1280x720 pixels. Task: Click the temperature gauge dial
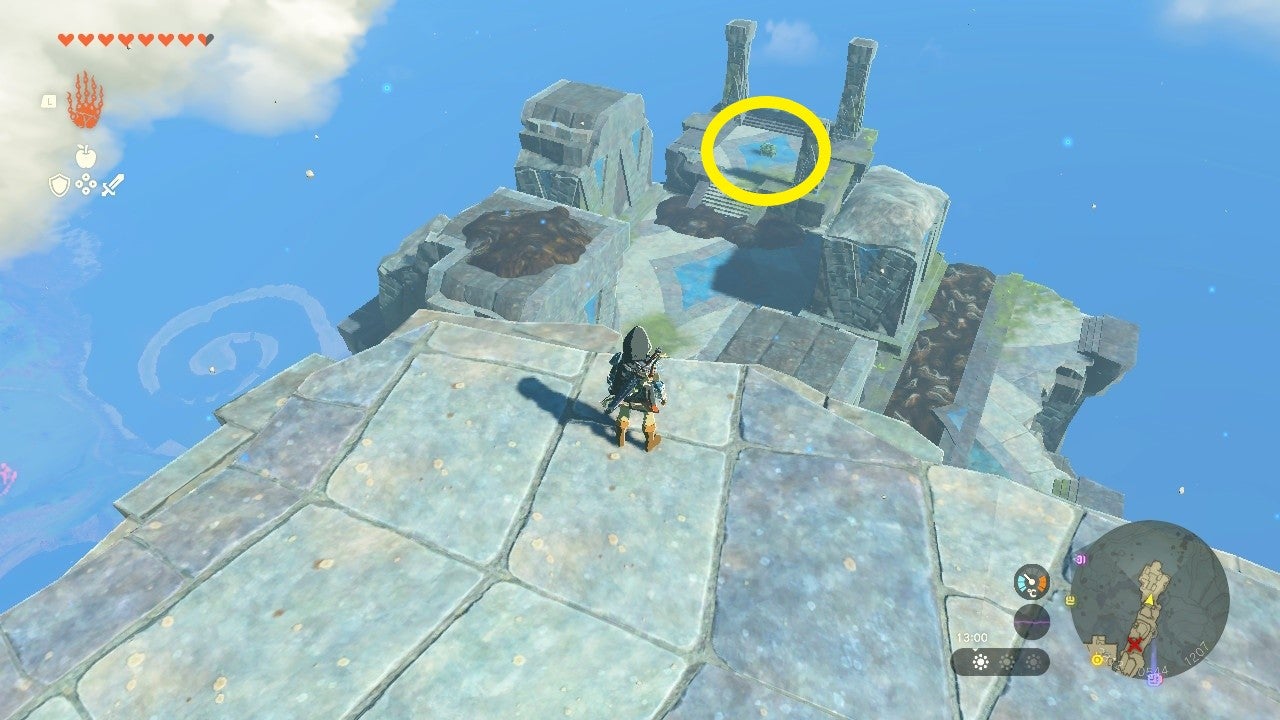pyautogui.click(x=1030, y=581)
